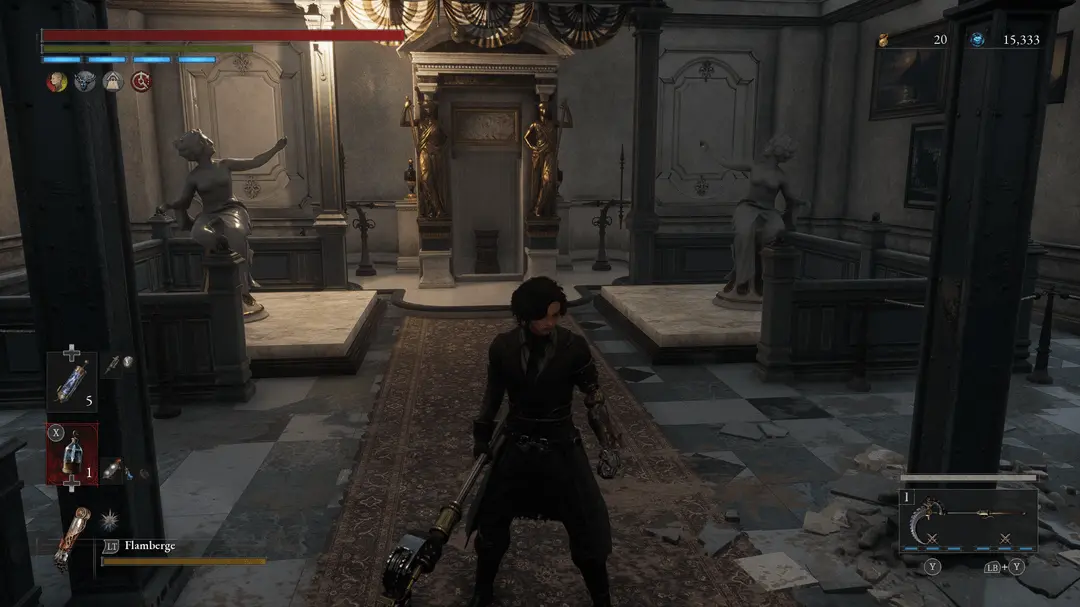Inspect the red circular target status icon
Image resolution: width=1080 pixels, height=607 pixels.
tap(141, 83)
